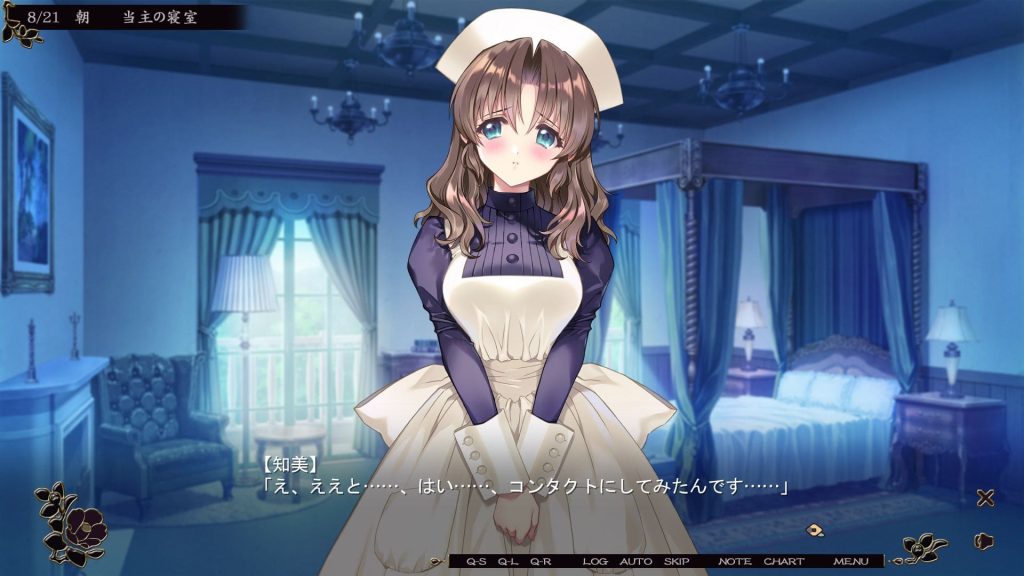Click the Q-R button

tap(541, 562)
